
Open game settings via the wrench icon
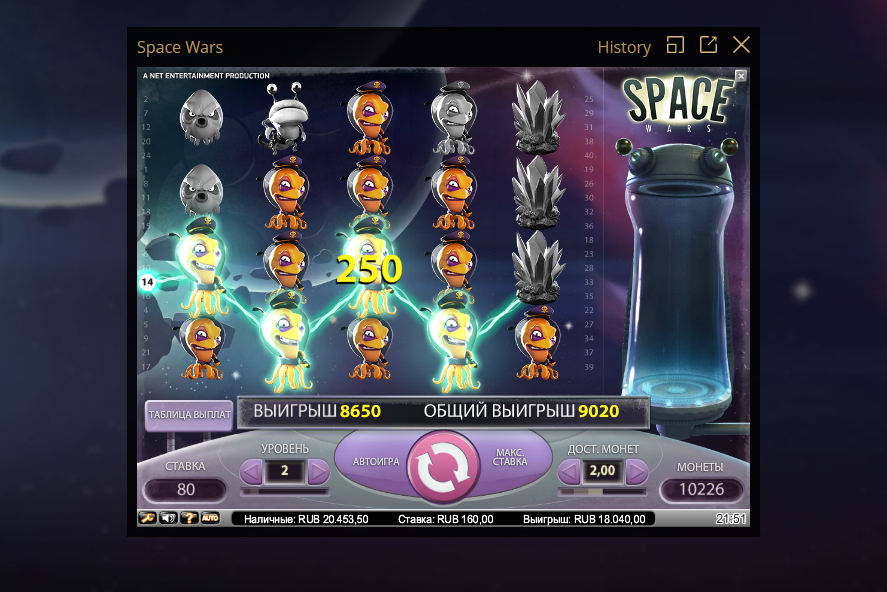click(147, 518)
